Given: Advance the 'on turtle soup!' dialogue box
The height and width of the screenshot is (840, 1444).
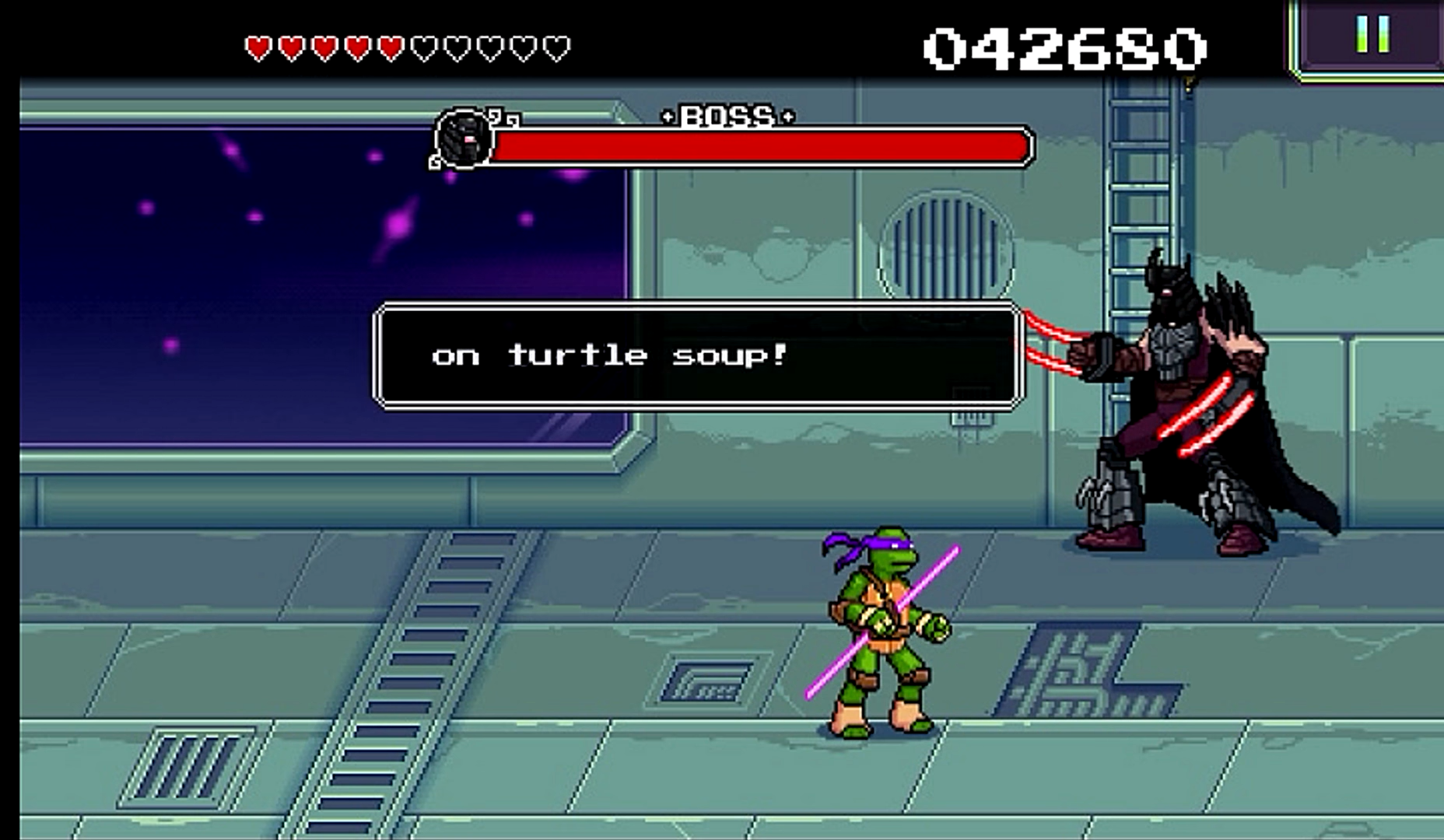Looking at the screenshot, I should (698, 356).
